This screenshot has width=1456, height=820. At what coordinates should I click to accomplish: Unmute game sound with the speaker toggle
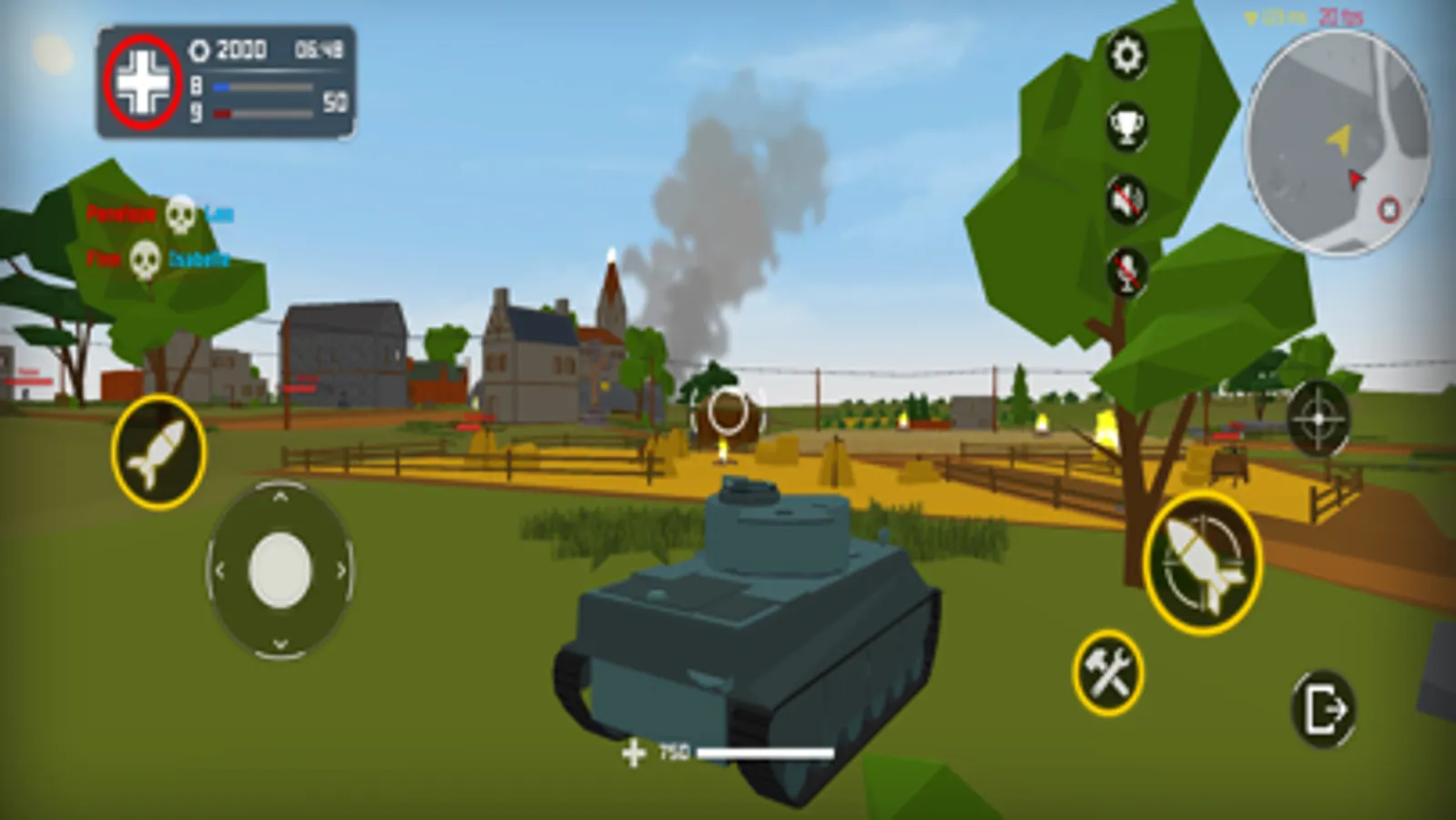pos(1125,200)
